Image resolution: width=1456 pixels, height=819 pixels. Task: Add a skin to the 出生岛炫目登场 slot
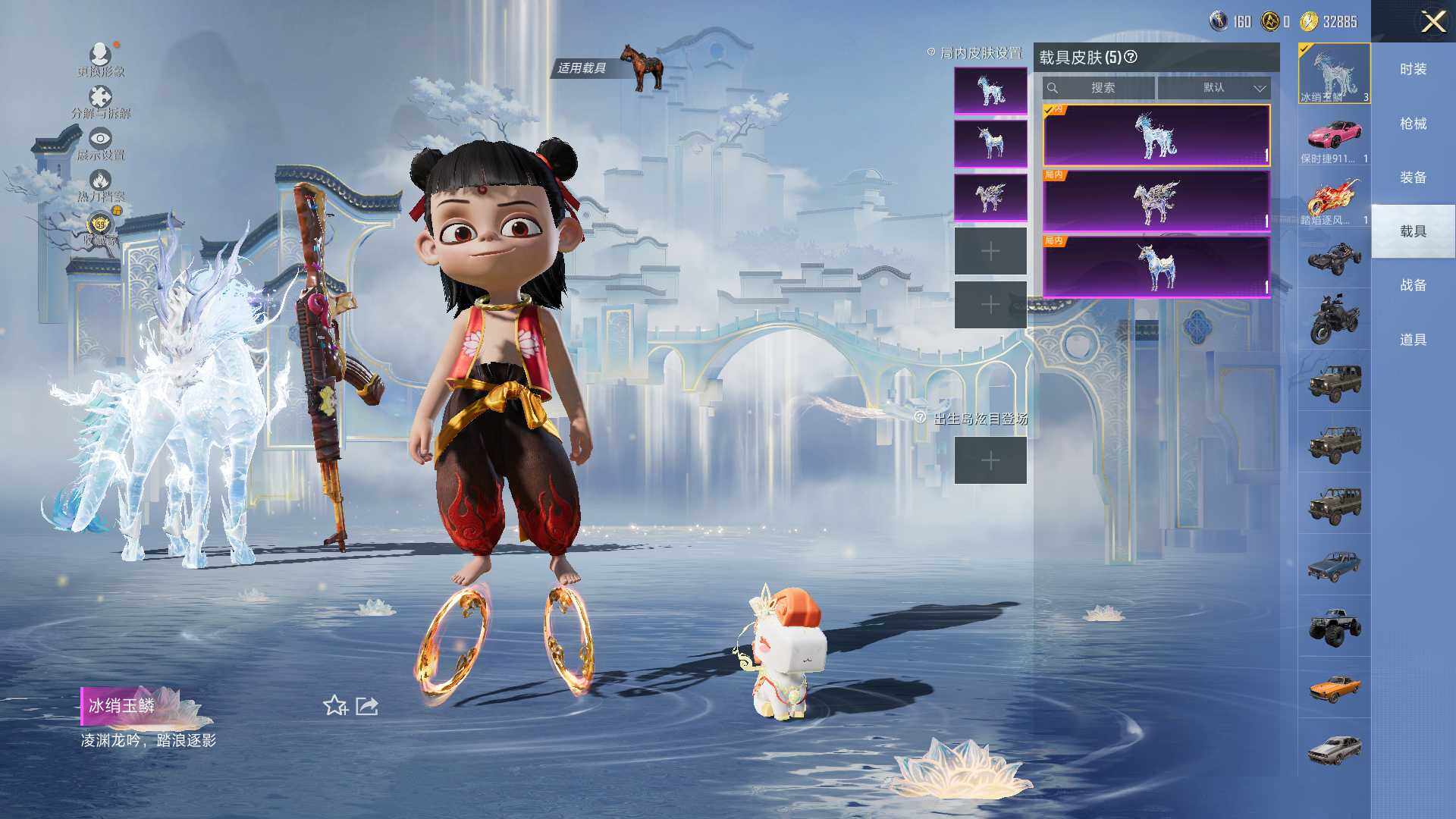click(990, 460)
